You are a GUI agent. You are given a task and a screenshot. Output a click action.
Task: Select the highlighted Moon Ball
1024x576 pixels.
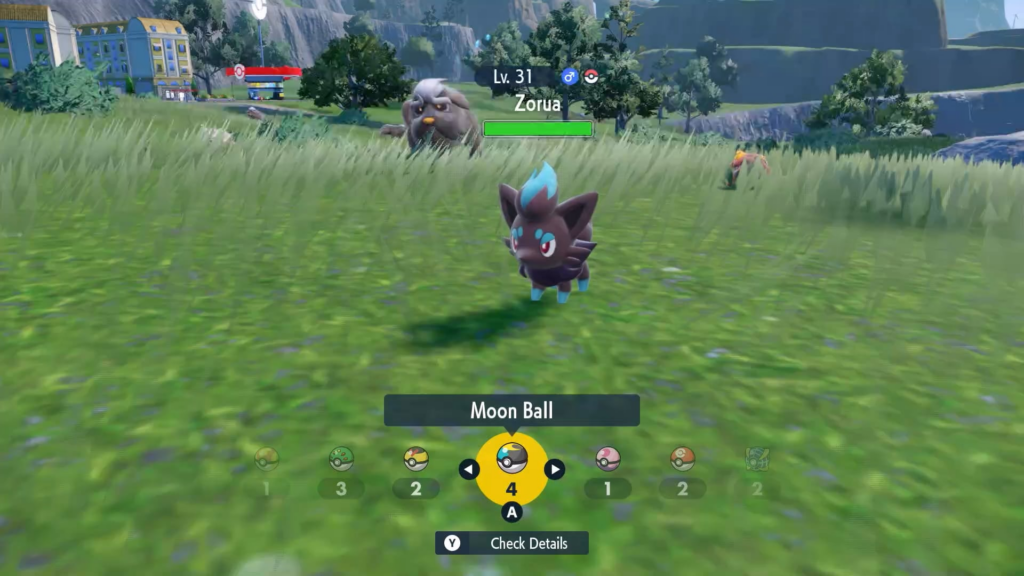pyautogui.click(x=511, y=459)
